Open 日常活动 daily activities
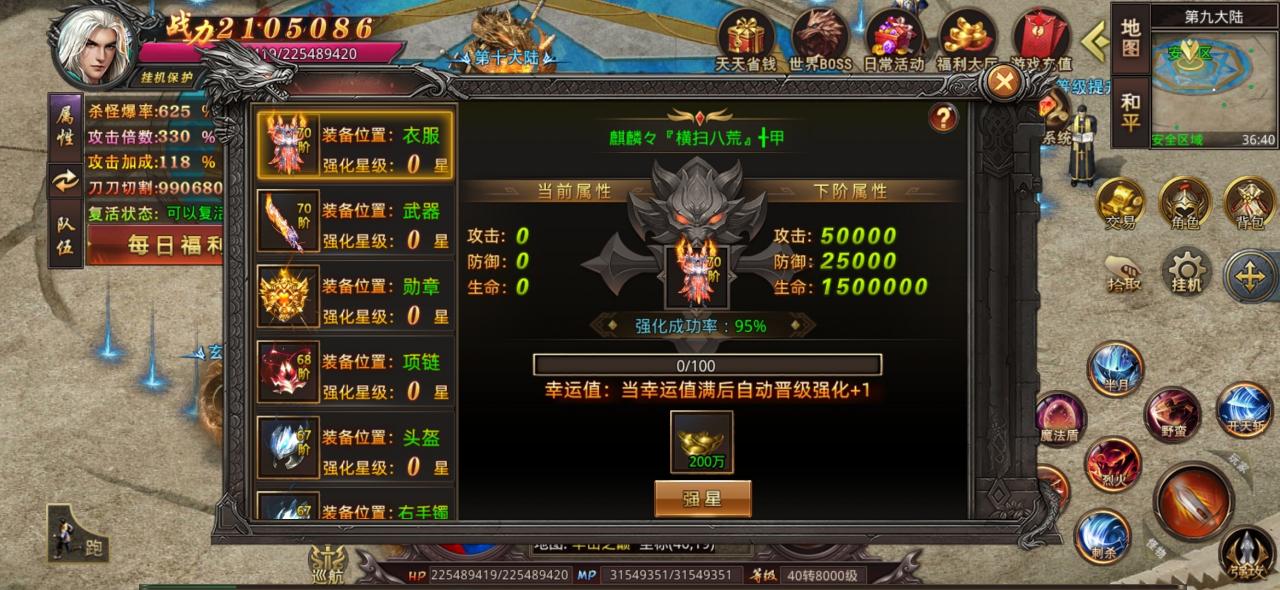This screenshot has width=1280, height=590. [894, 40]
